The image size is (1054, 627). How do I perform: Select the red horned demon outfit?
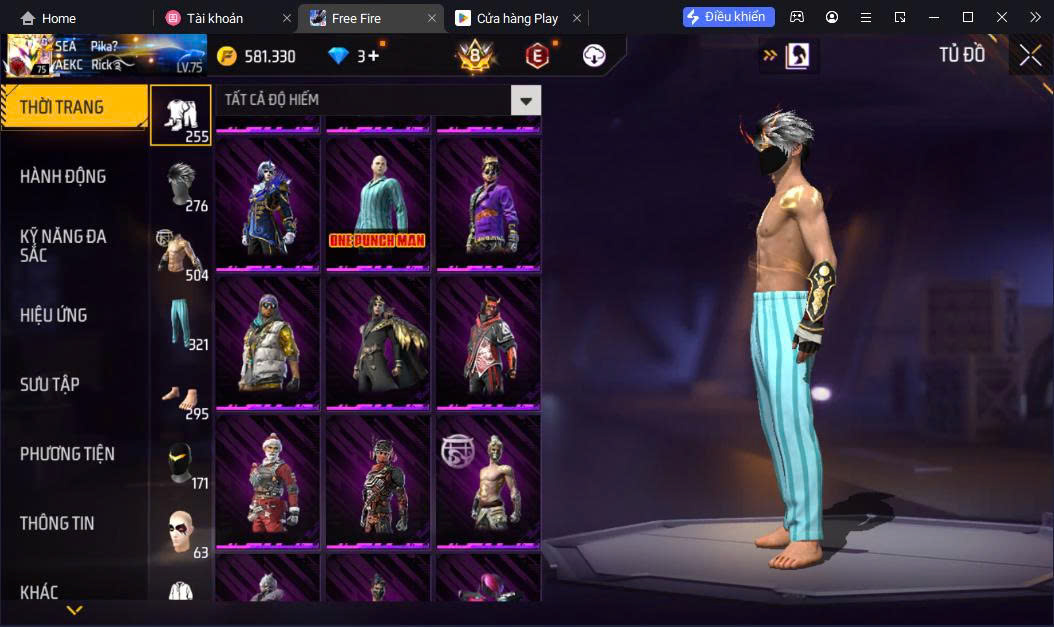(488, 343)
